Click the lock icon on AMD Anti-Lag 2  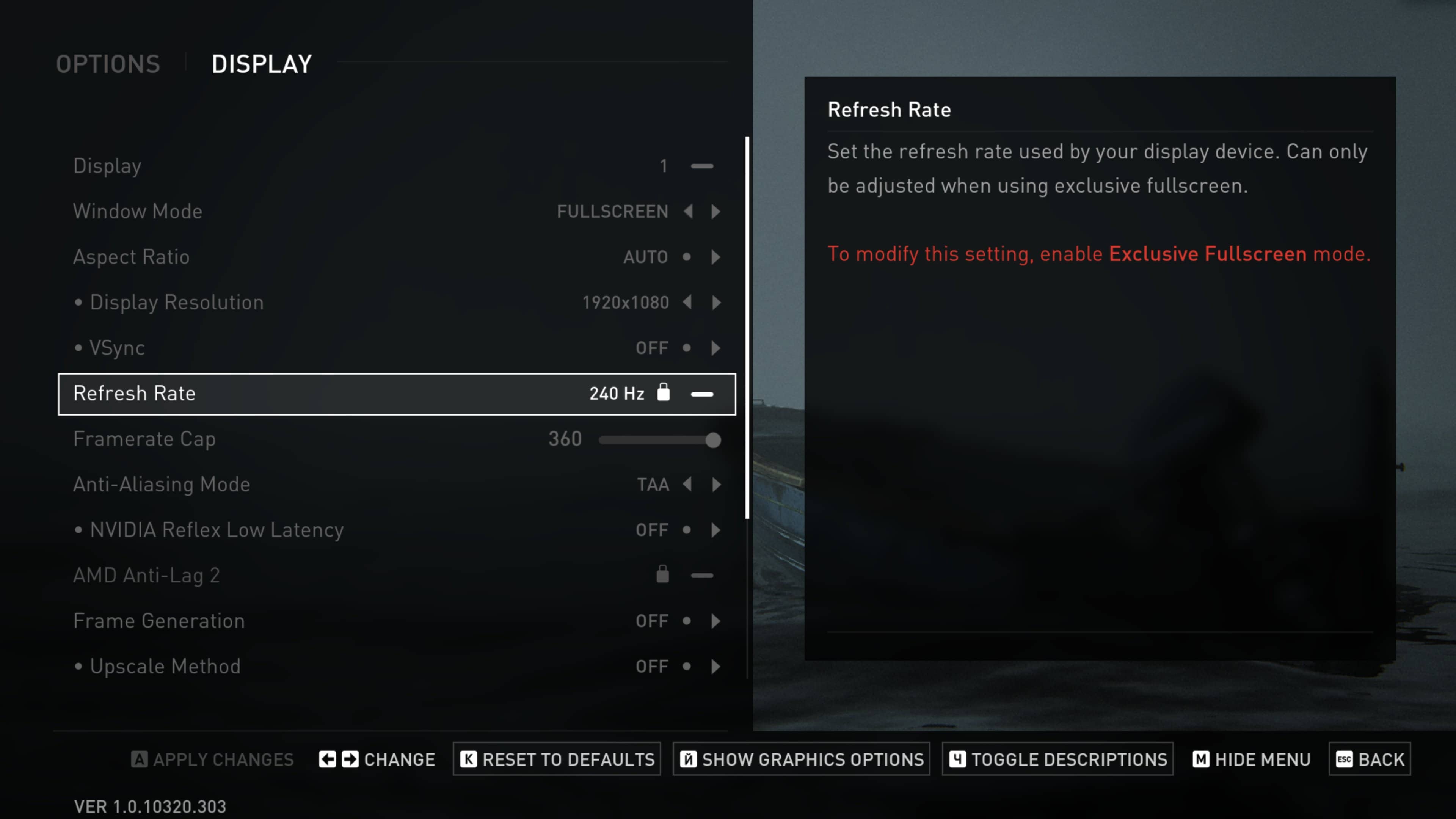click(x=662, y=574)
